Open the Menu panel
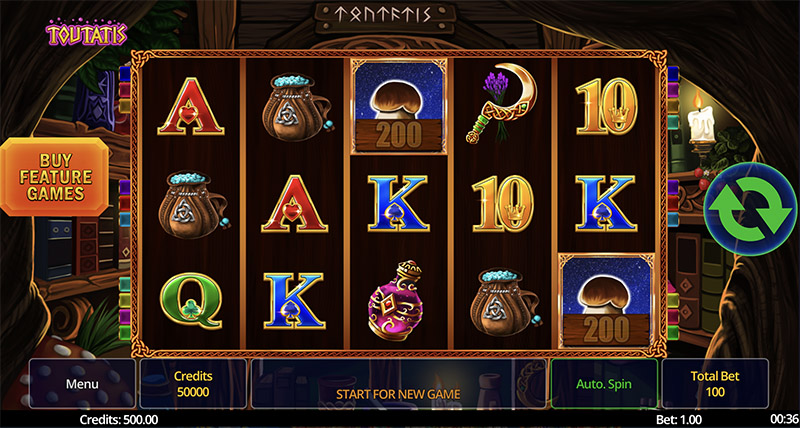The height and width of the screenshot is (428, 800). coord(82,384)
